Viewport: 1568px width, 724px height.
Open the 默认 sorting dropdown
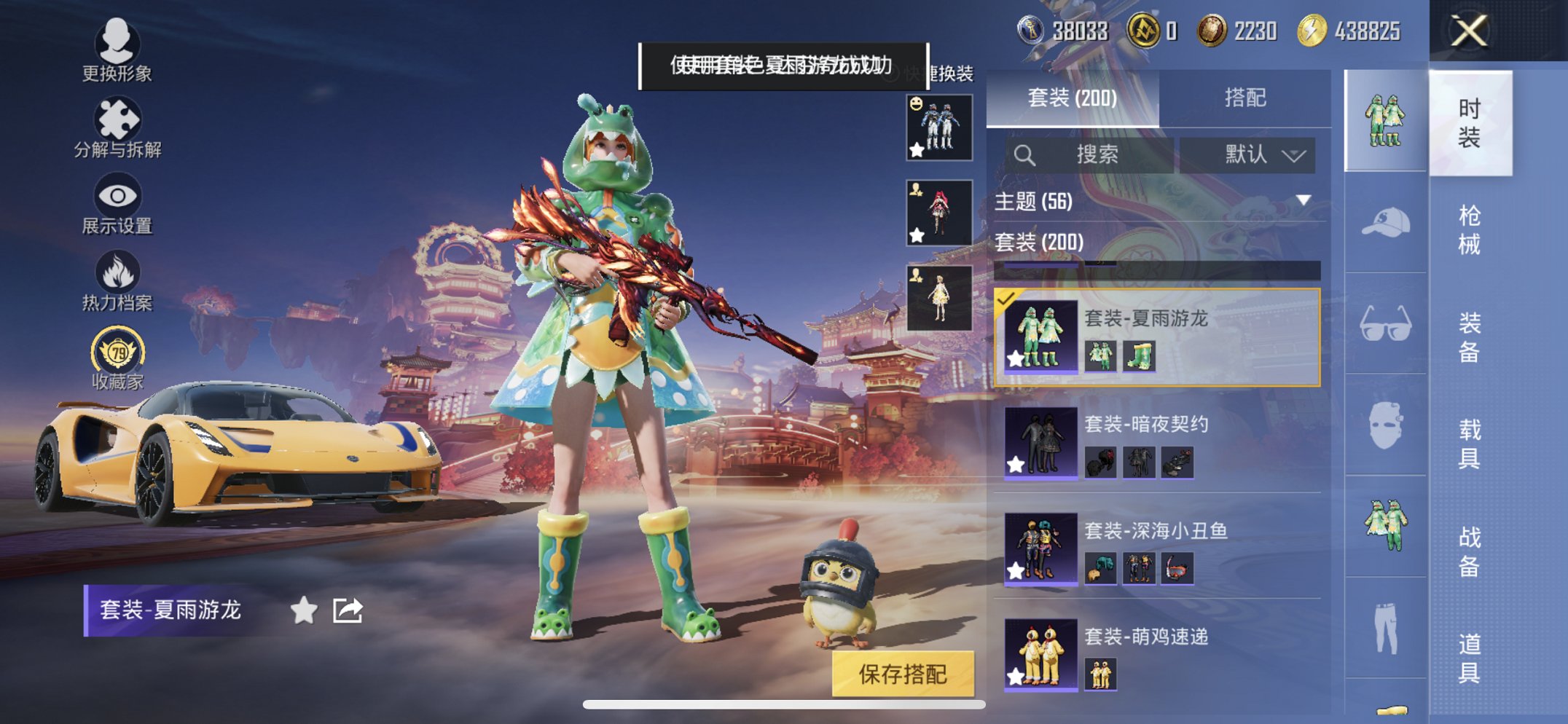click(1255, 155)
